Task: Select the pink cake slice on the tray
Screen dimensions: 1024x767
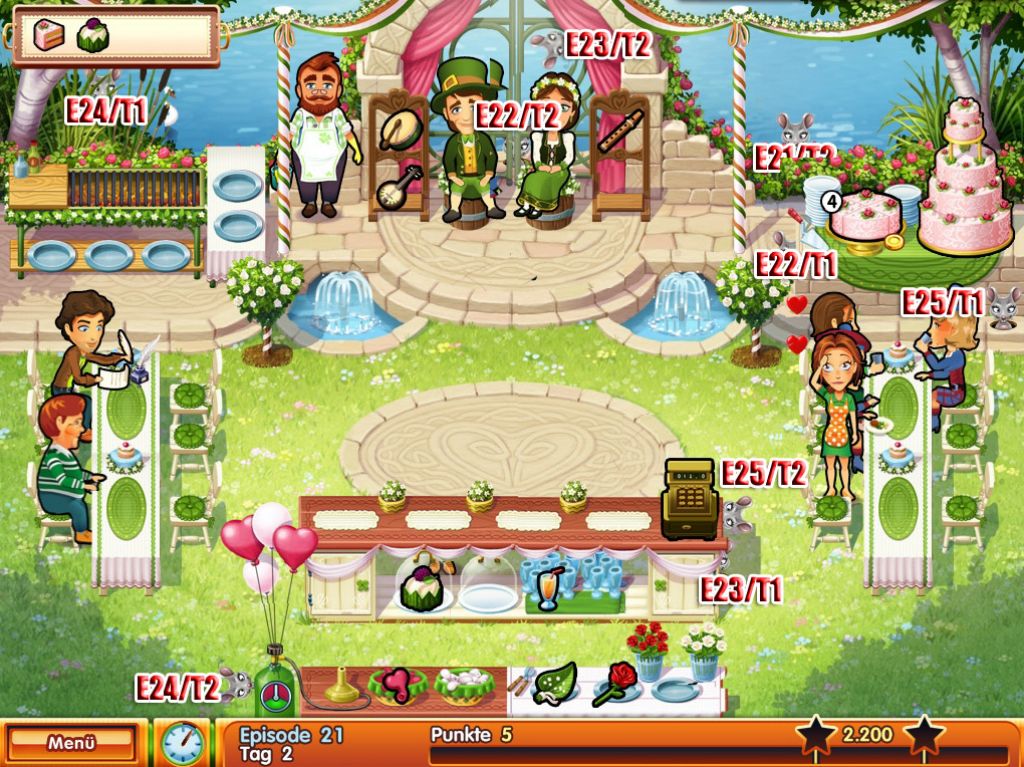Action: coord(48,35)
